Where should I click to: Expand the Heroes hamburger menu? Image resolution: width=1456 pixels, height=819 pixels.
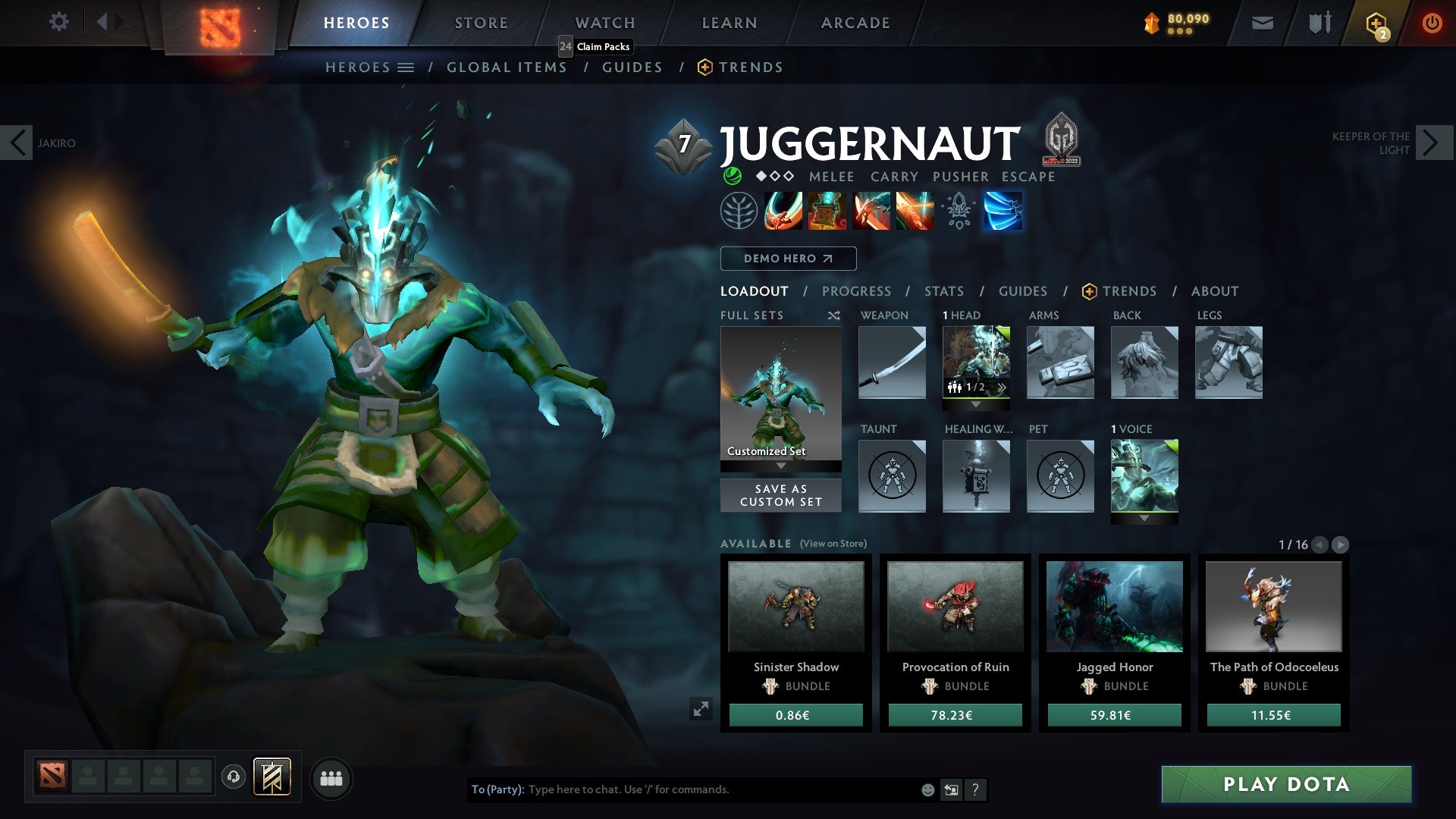pos(406,67)
